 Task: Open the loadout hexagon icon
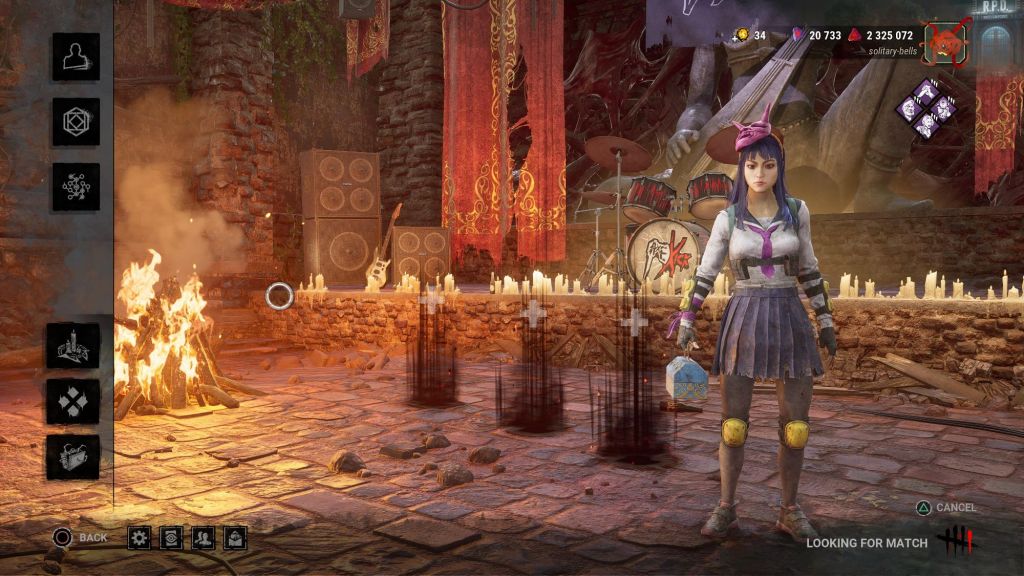[x=76, y=122]
